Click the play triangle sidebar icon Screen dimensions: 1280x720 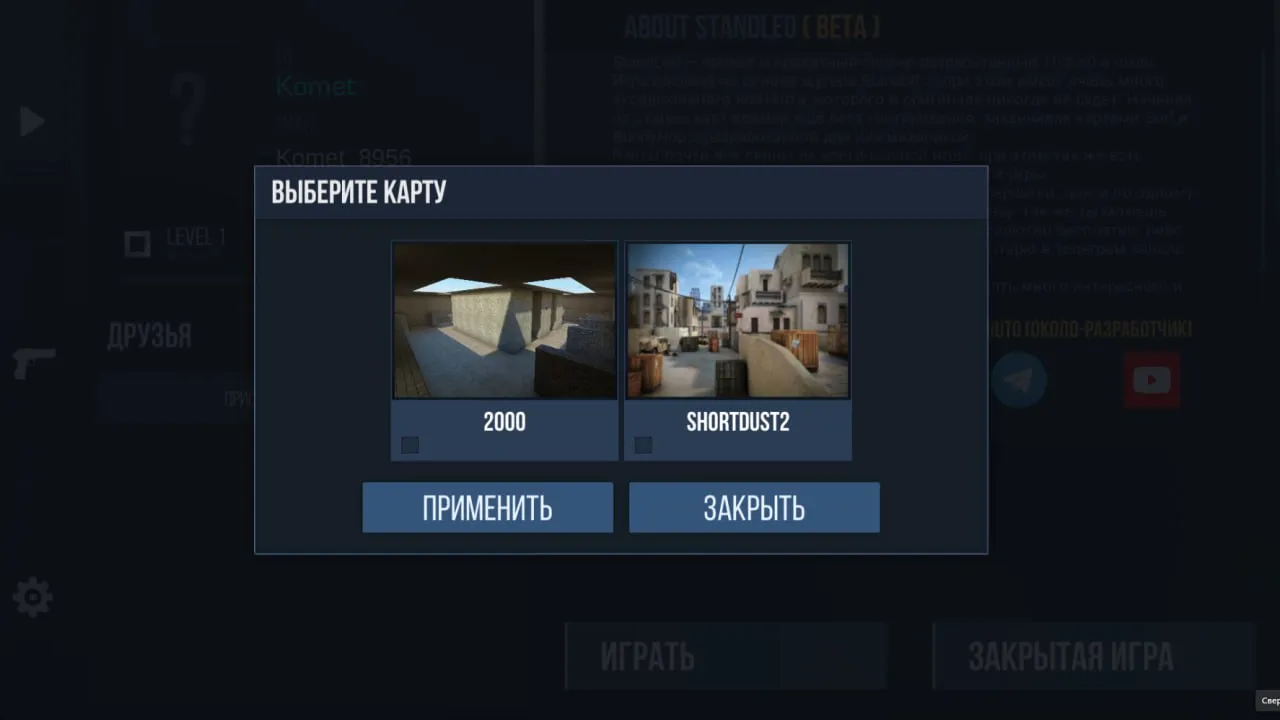[x=32, y=122]
